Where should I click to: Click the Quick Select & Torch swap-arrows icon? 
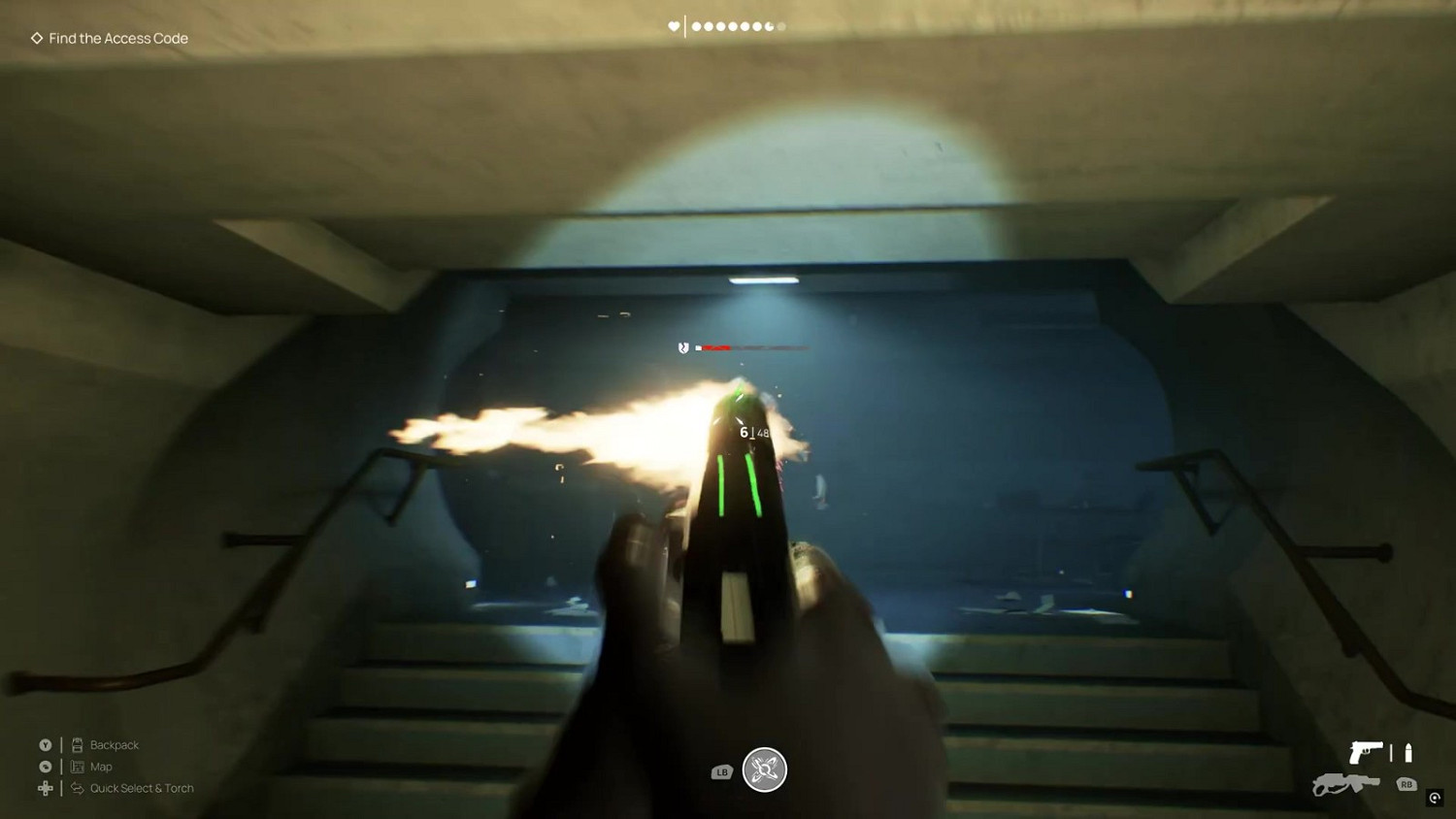point(77,788)
